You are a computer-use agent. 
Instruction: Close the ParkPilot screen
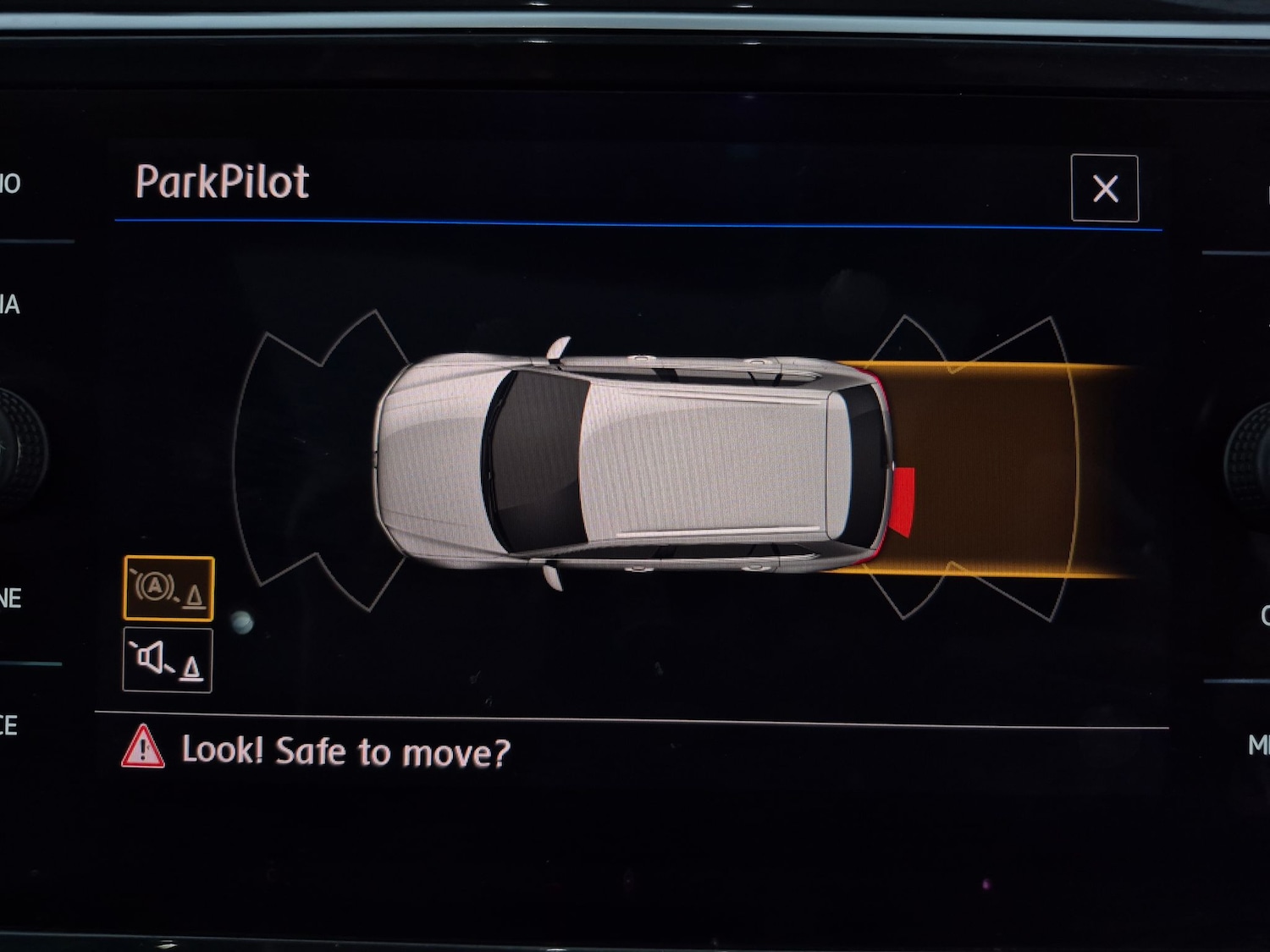coord(1104,189)
